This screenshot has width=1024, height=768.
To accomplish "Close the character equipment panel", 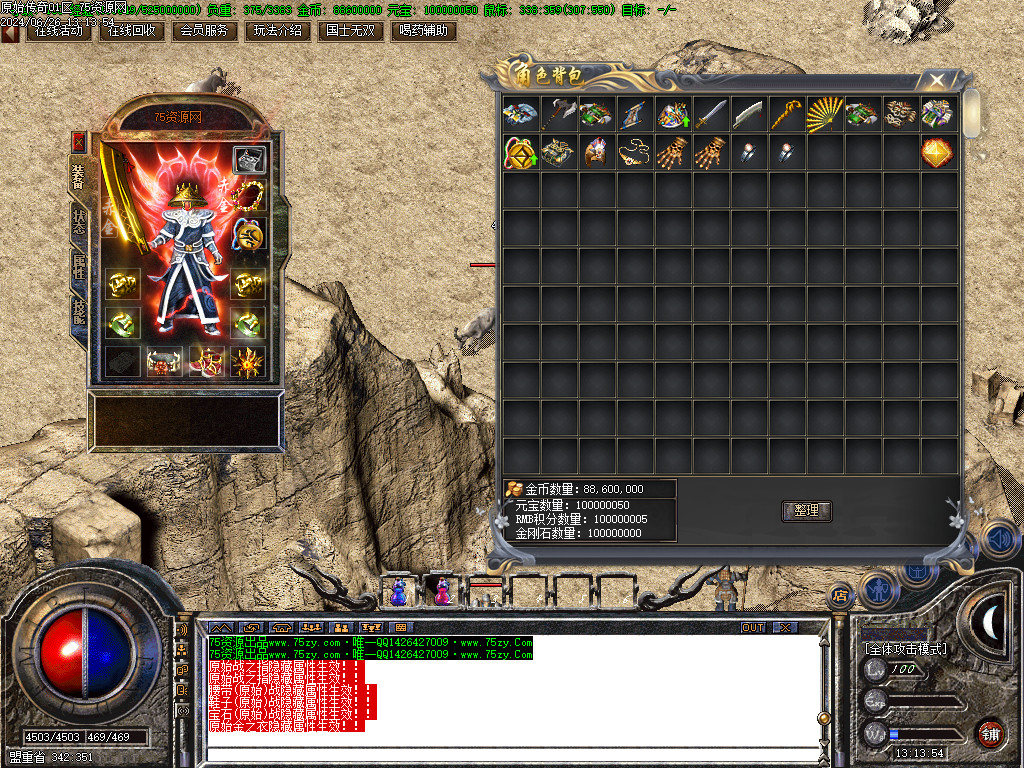I will [x=79, y=142].
